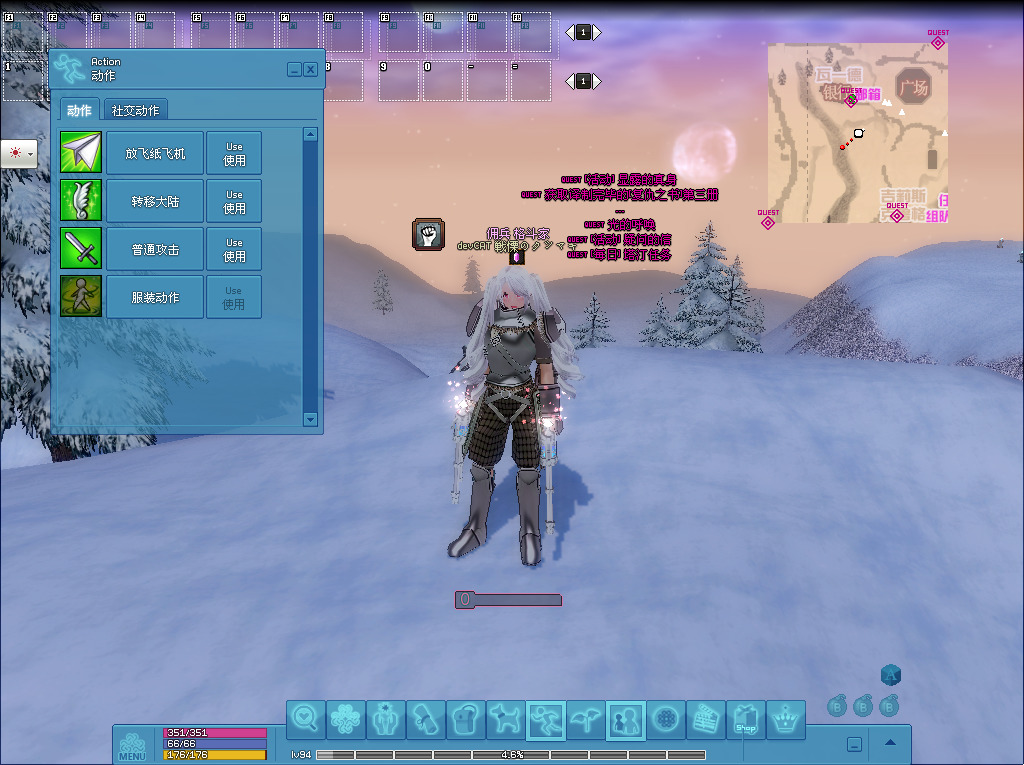
Task: Open the Shop from the bottom toolbar
Action: (x=745, y=720)
